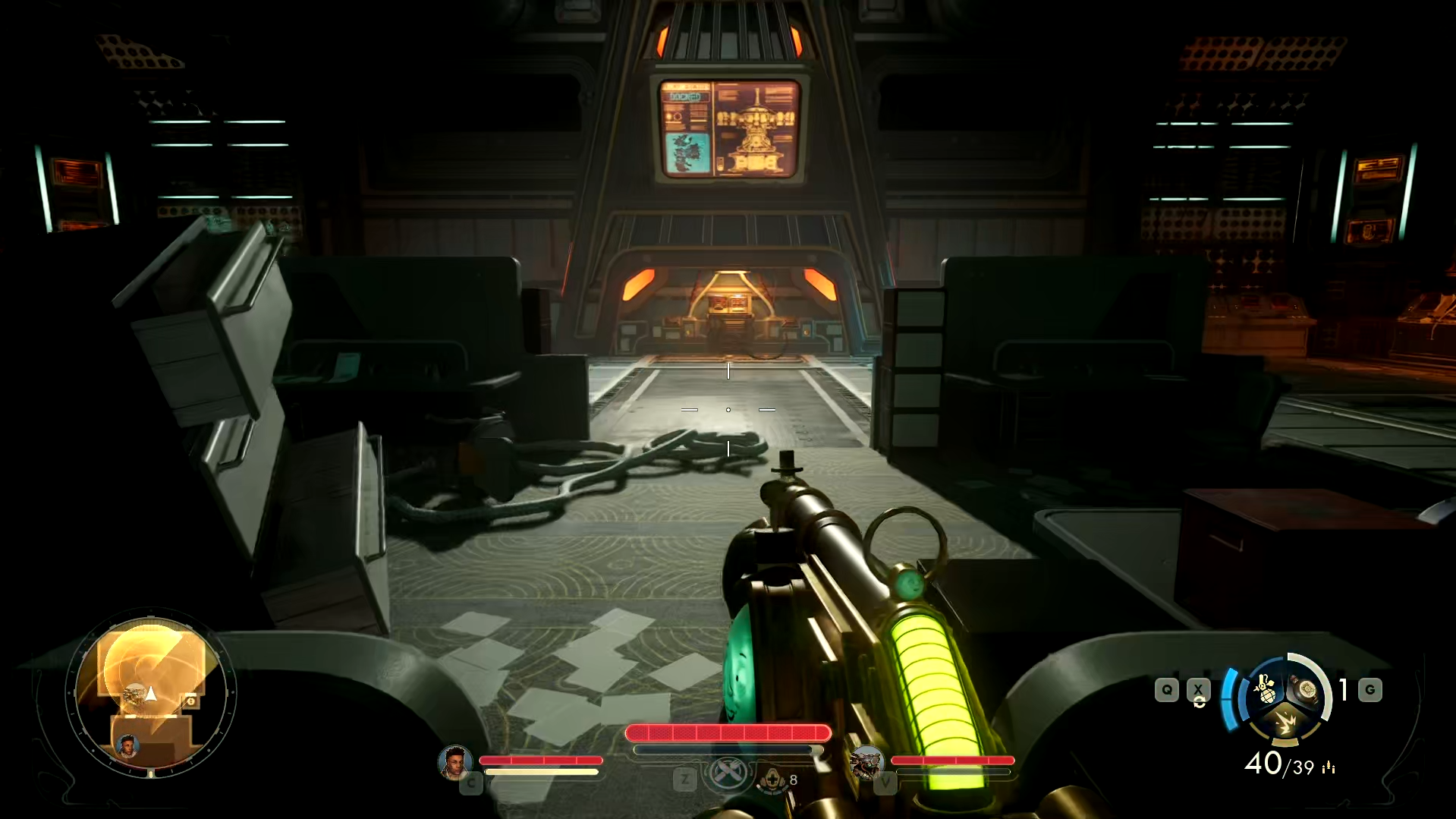Click the X prompt to expand weapon swap options

(x=1197, y=689)
